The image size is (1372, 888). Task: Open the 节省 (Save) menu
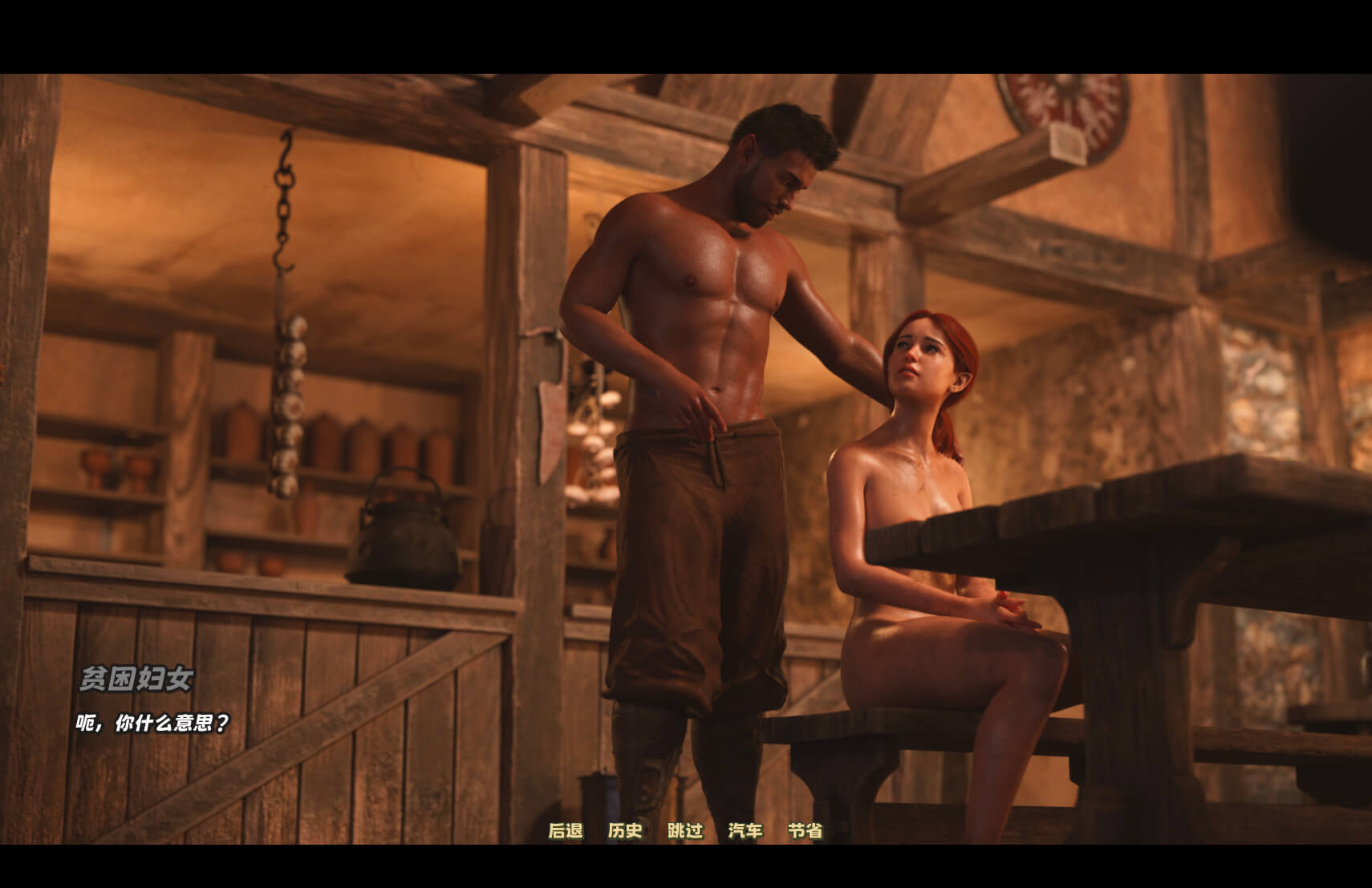click(806, 831)
